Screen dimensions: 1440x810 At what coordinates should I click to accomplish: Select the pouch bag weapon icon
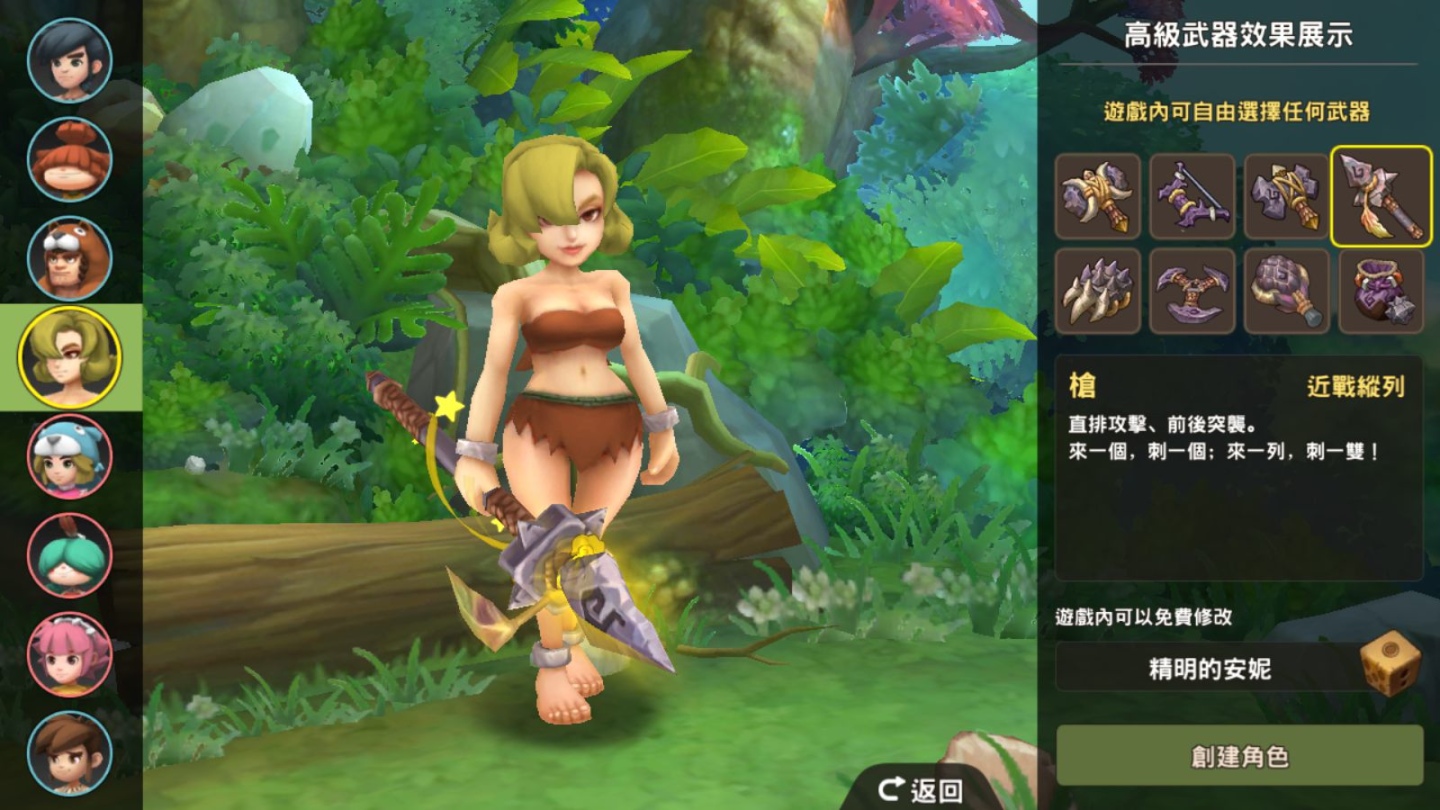click(x=1380, y=290)
